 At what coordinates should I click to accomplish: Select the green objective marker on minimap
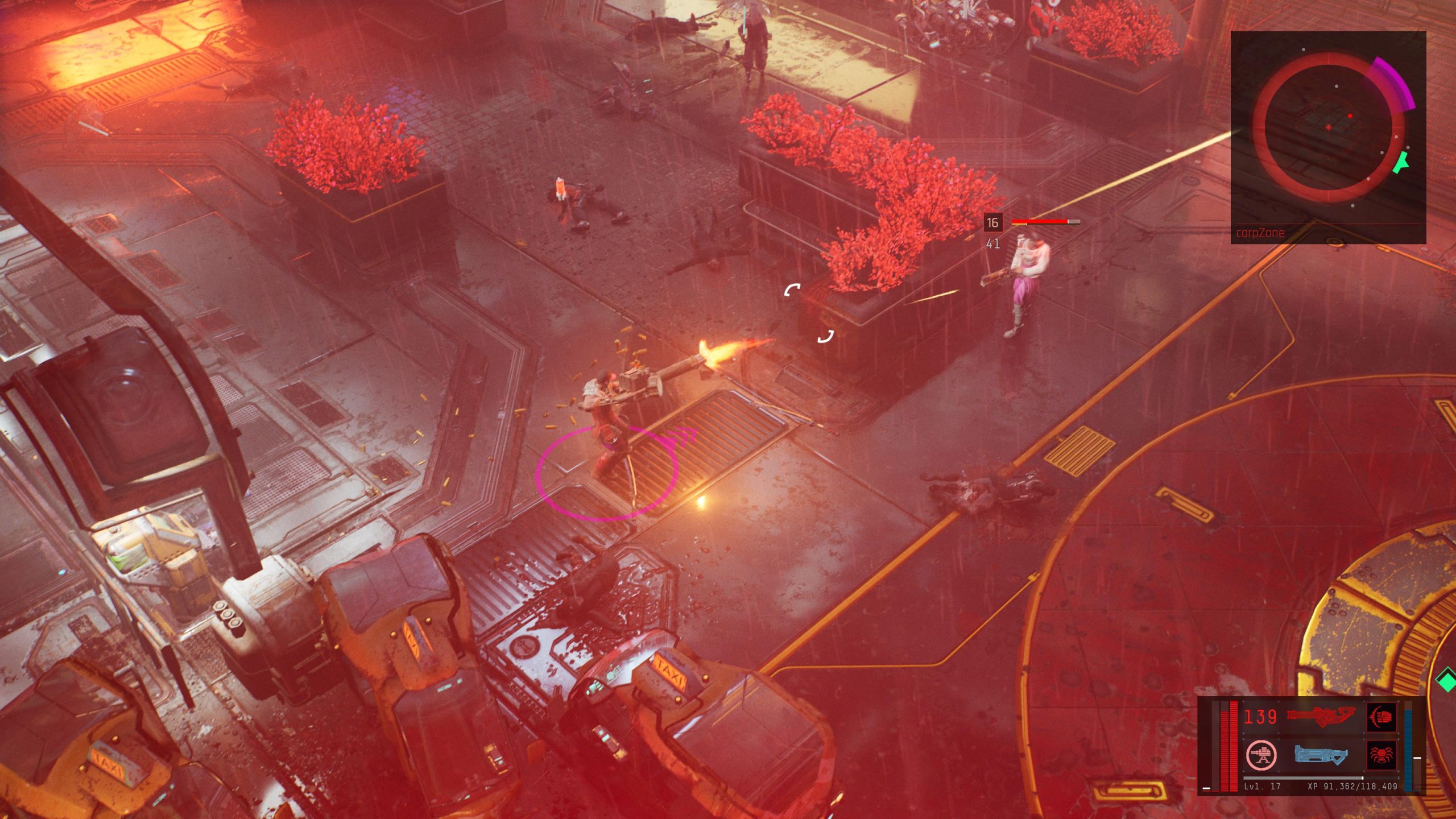click(x=1403, y=162)
